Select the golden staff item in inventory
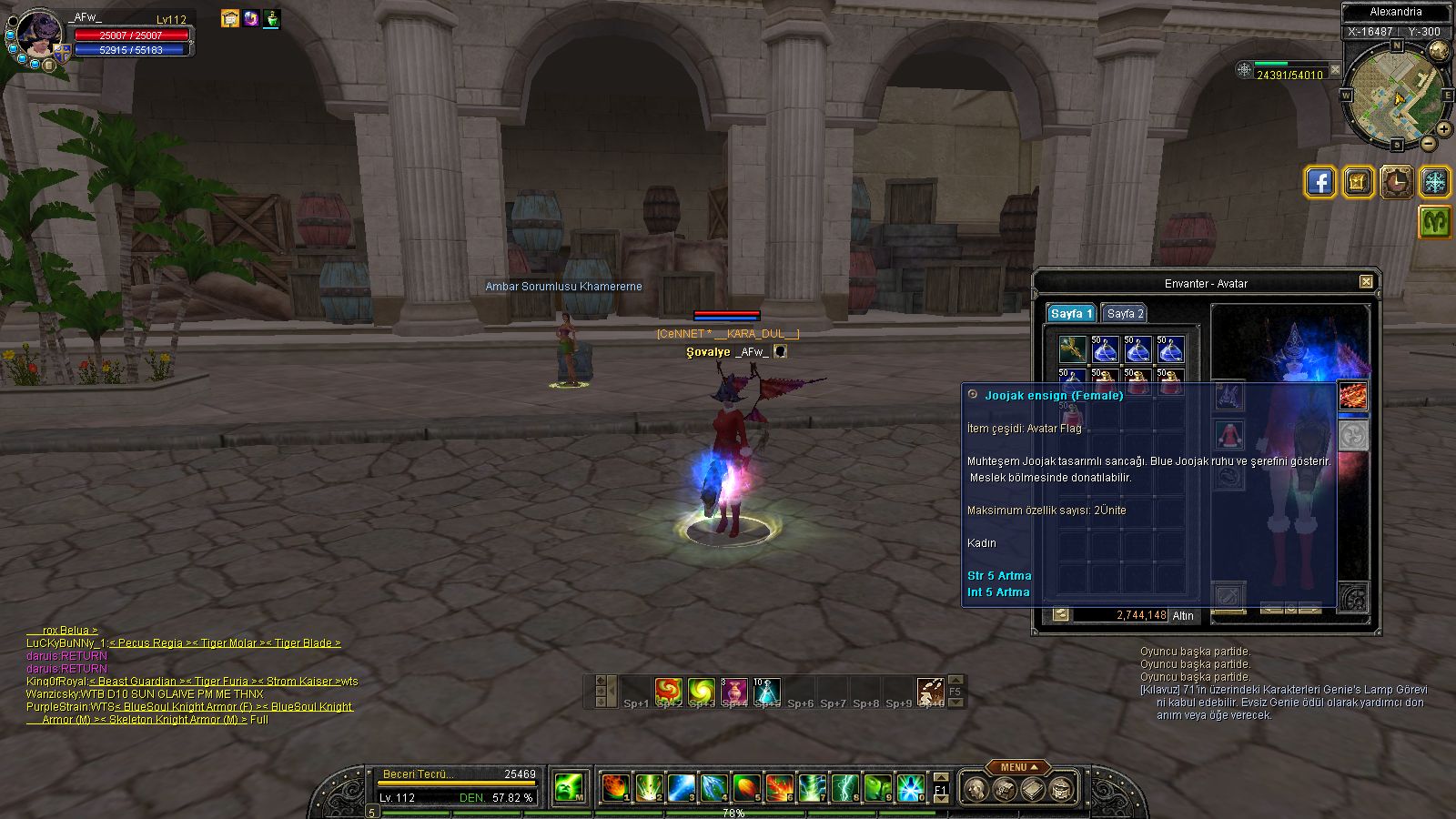Viewport: 1456px width, 819px height. point(1071,349)
